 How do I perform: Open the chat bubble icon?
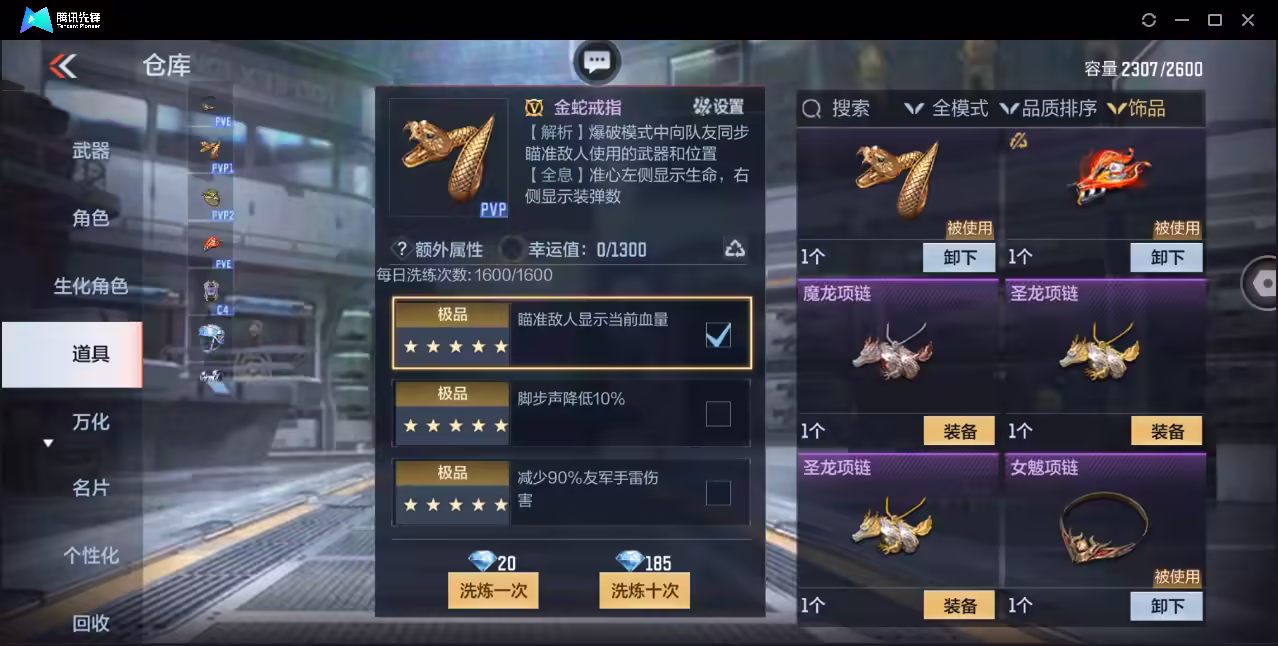[x=597, y=63]
